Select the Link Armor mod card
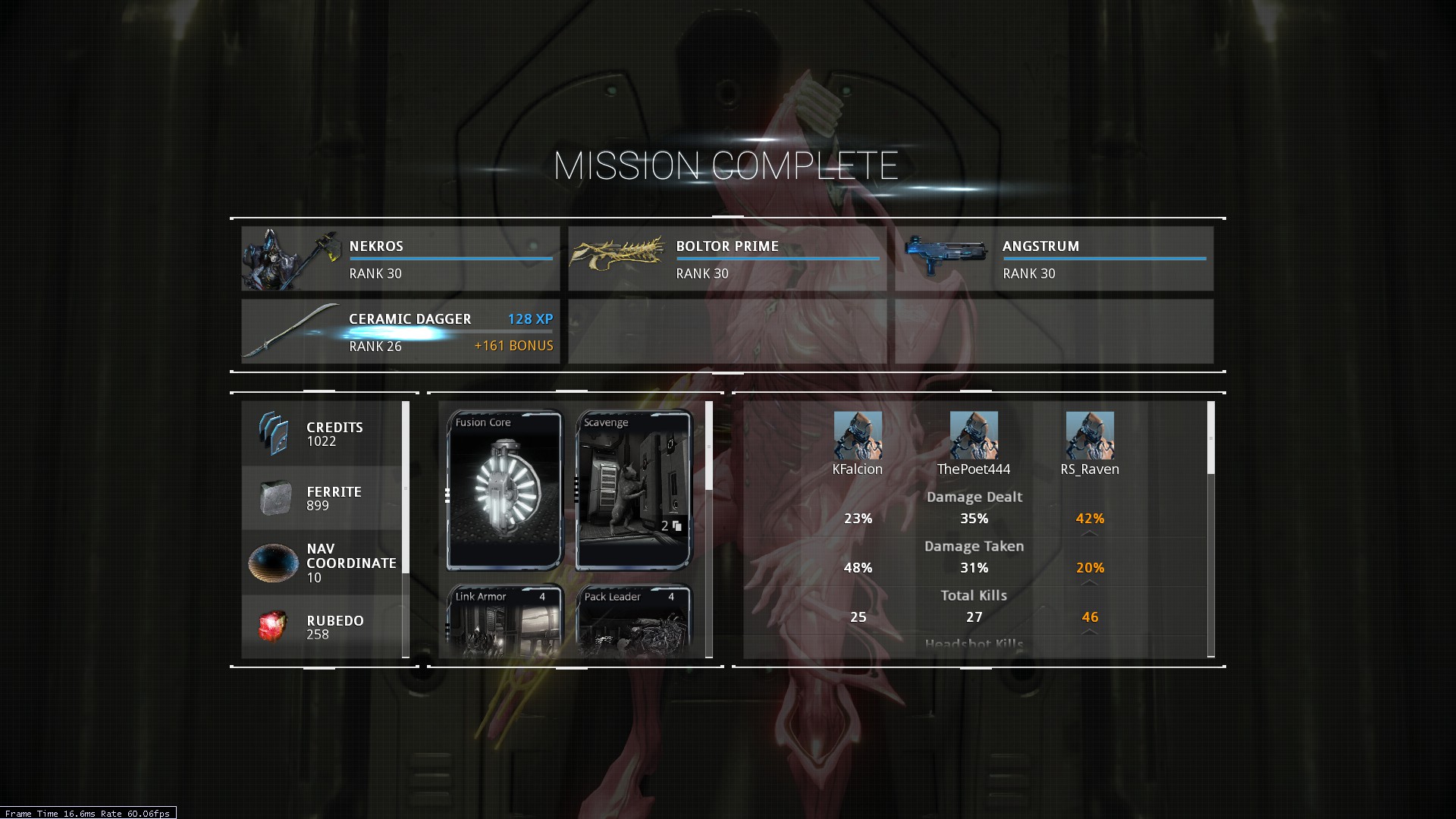 504,620
